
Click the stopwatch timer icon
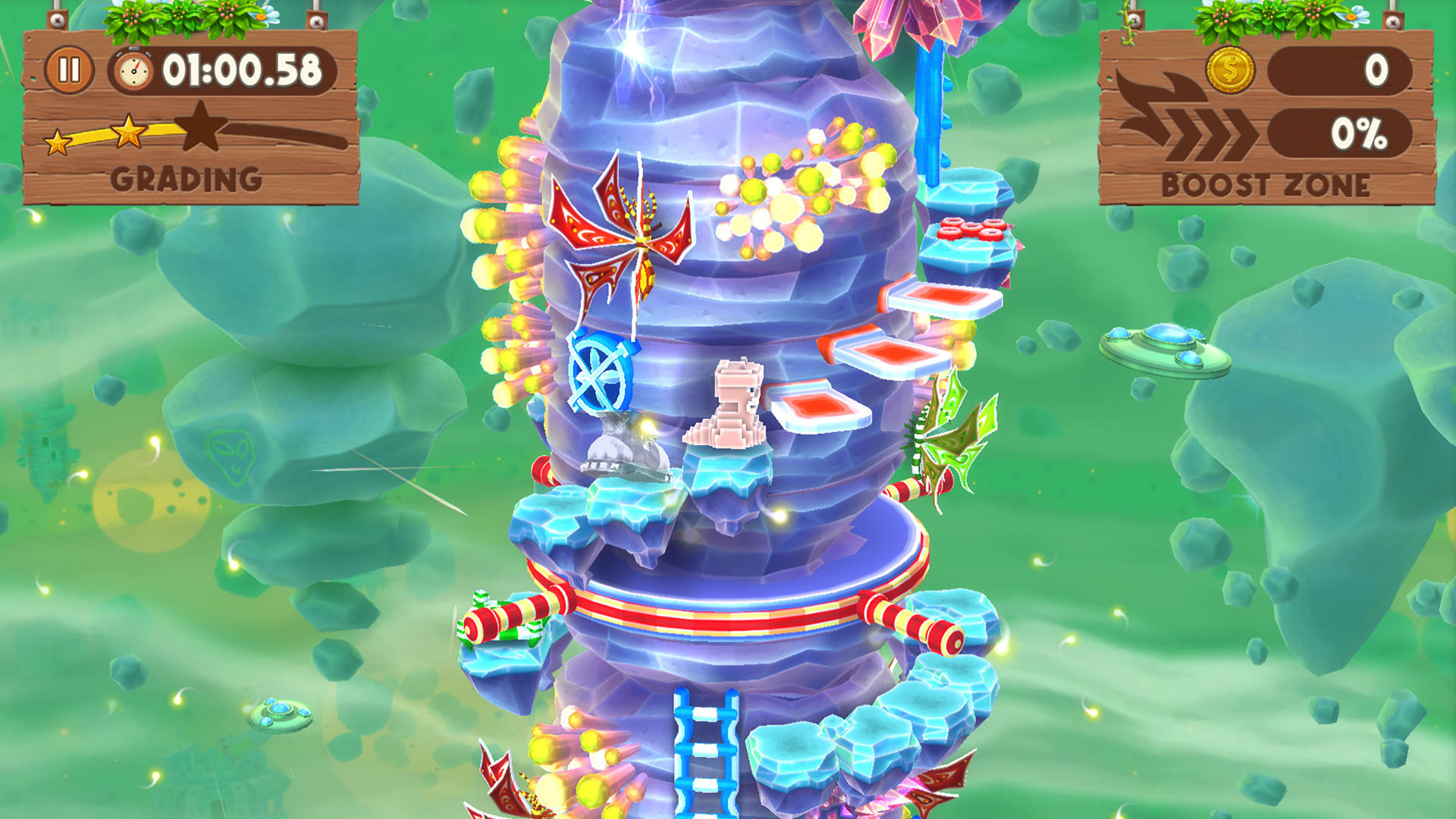point(133,68)
